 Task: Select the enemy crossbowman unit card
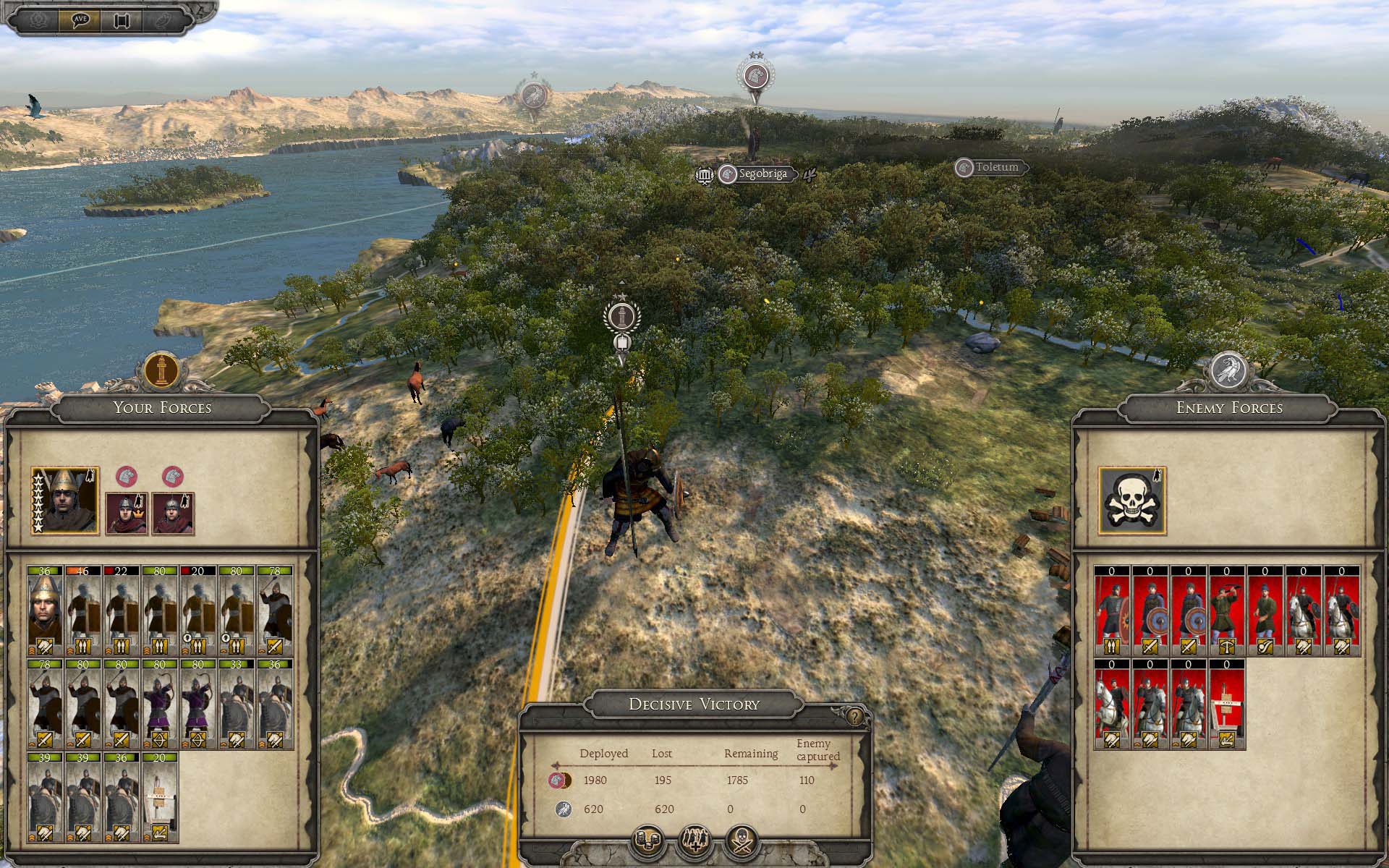coord(1227,611)
